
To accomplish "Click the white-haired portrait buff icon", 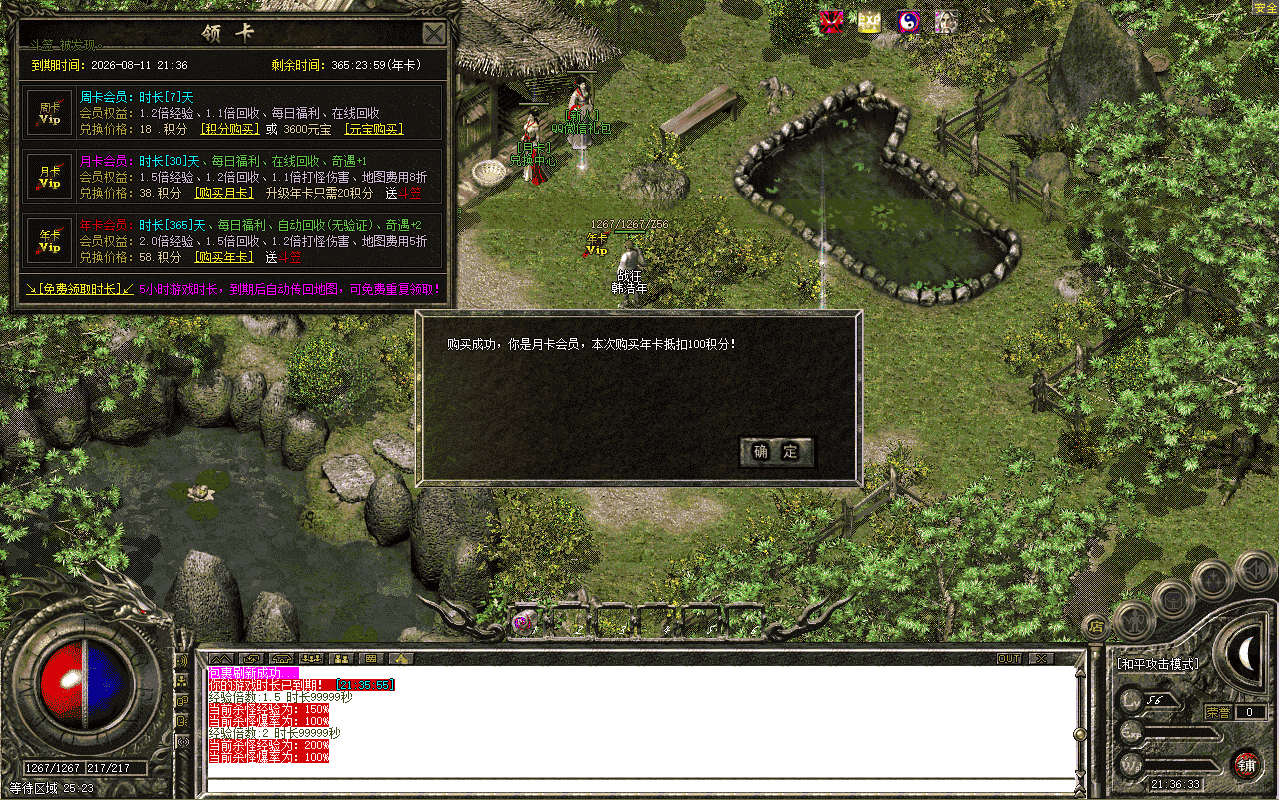I will pyautogui.click(x=946, y=22).
